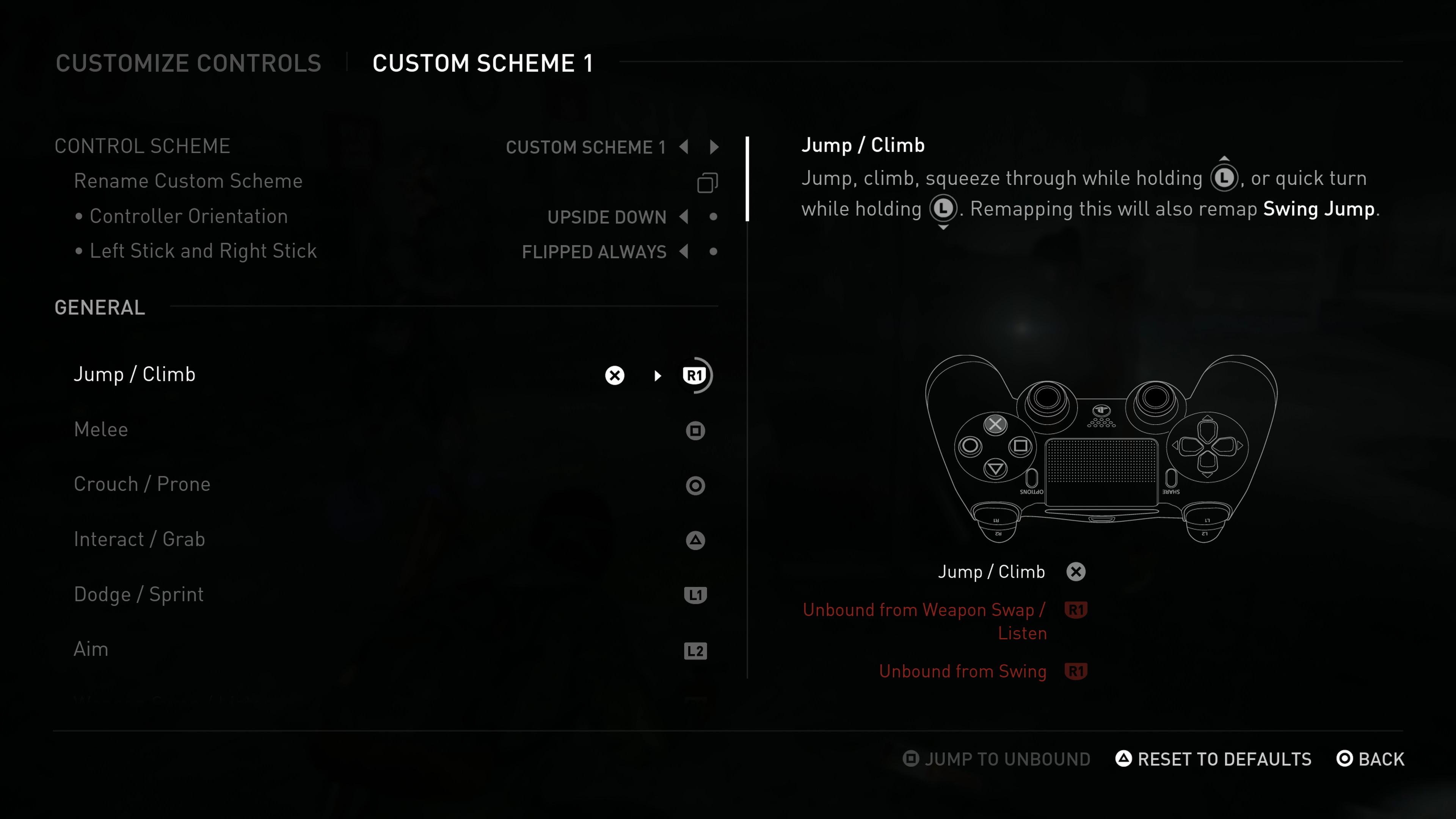Select the L1 icon next to Dodge / Sprint
Image resolution: width=1456 pixels, height=819 pixels.
tap(695, 595)
